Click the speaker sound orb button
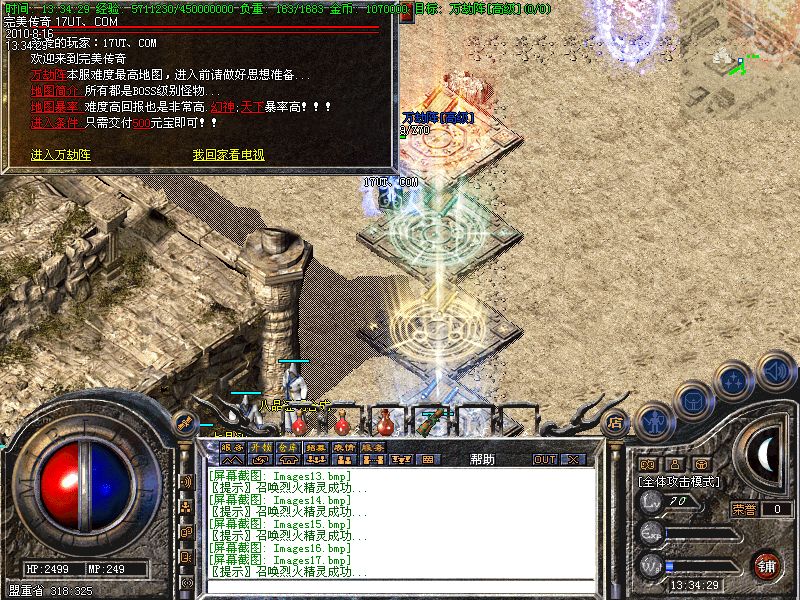The image size is (800, 600). click(775, 371)
